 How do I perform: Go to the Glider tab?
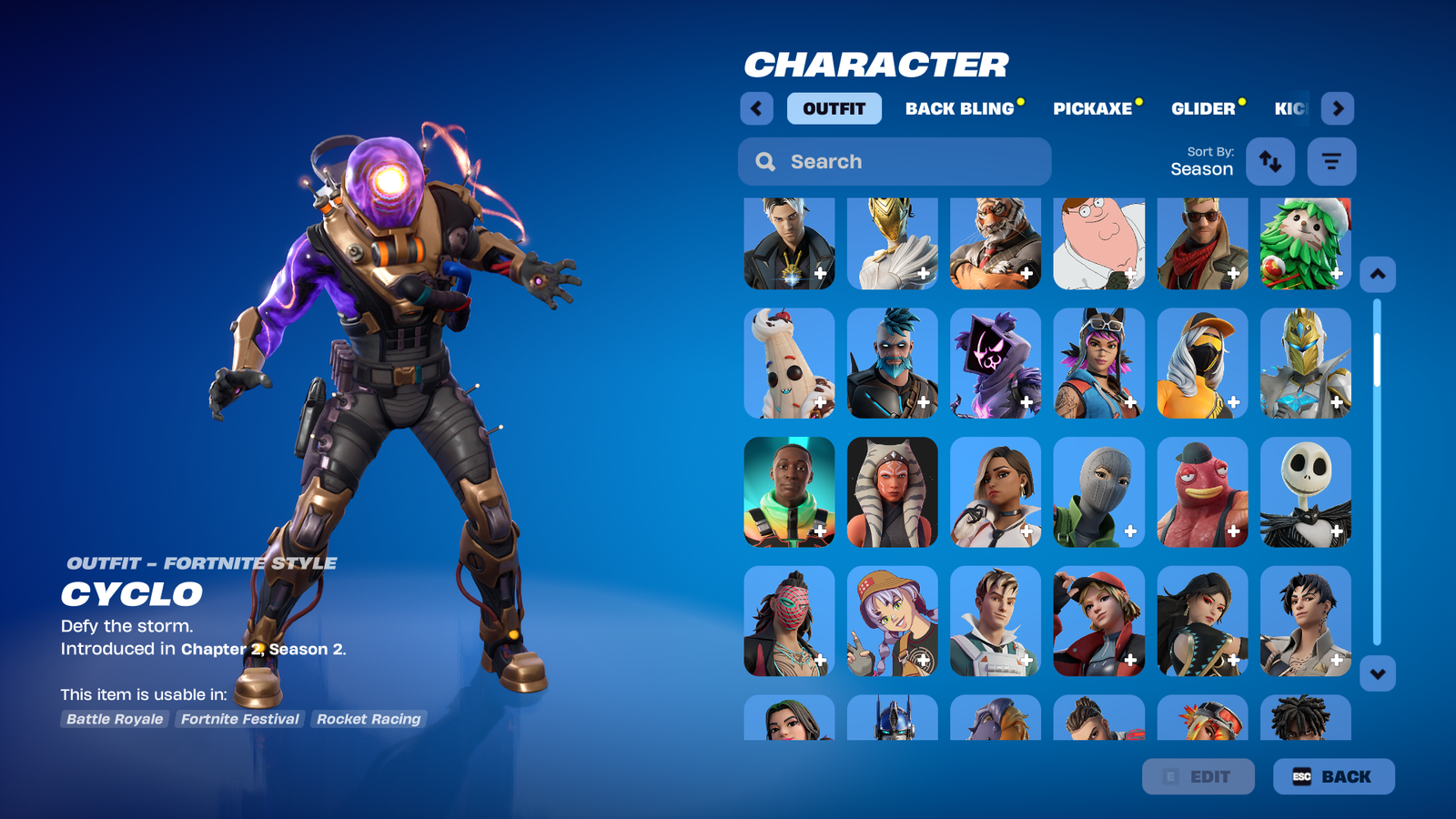click(1203, 108)
